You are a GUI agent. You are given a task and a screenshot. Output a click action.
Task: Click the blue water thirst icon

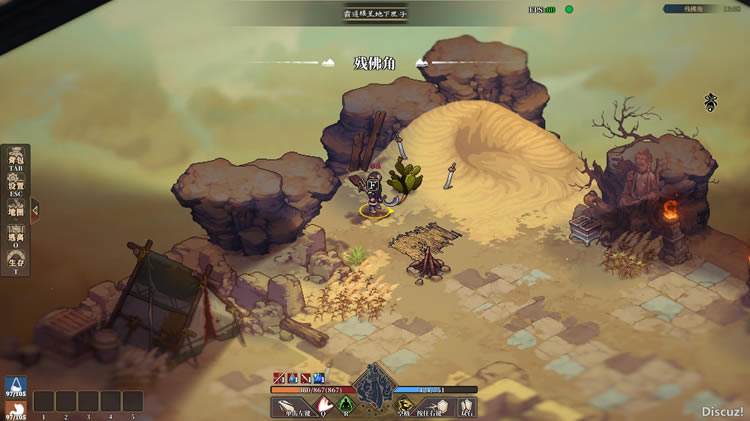click(14, 386)
